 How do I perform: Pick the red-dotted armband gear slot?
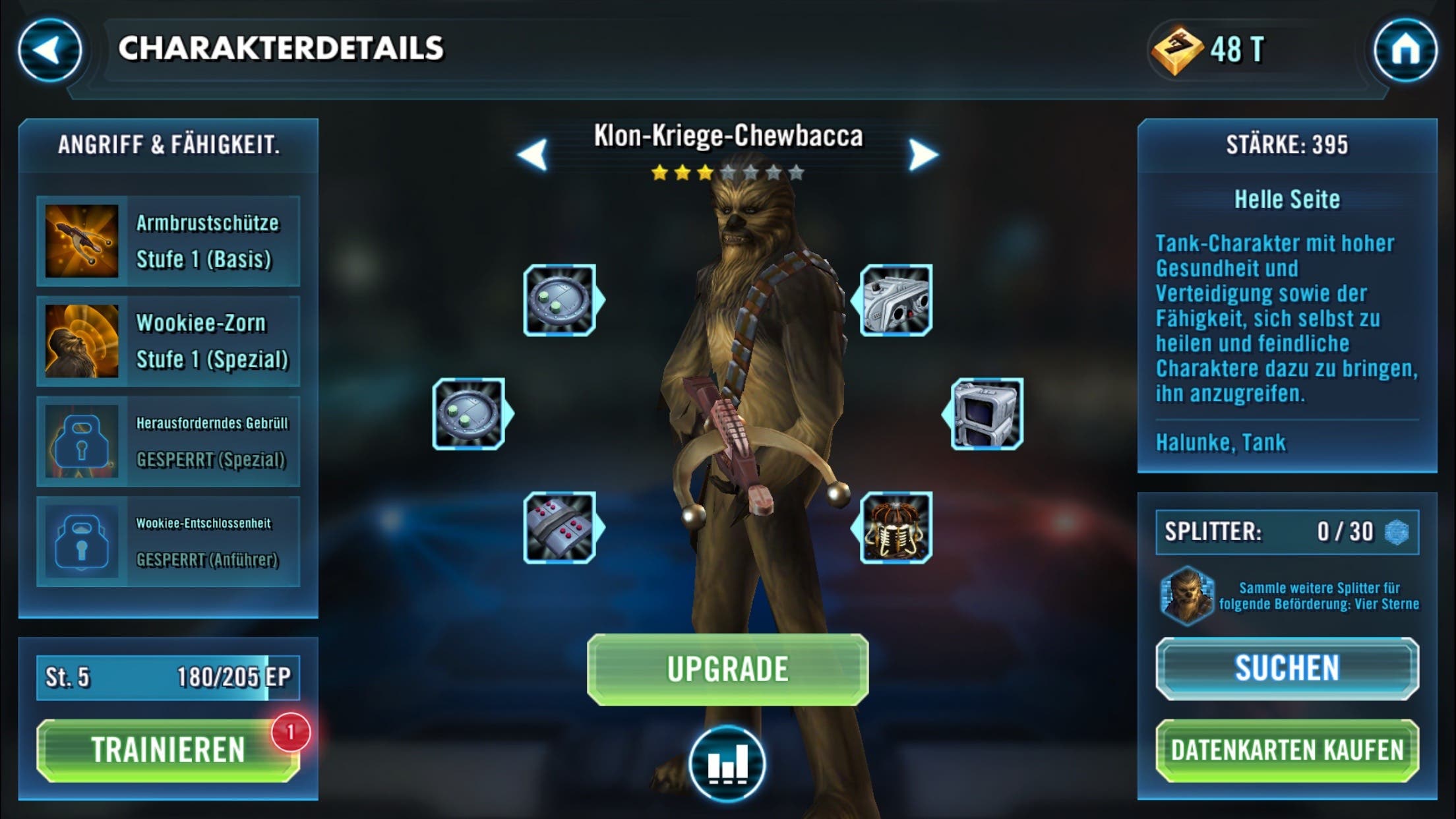(x=560, y=528)
